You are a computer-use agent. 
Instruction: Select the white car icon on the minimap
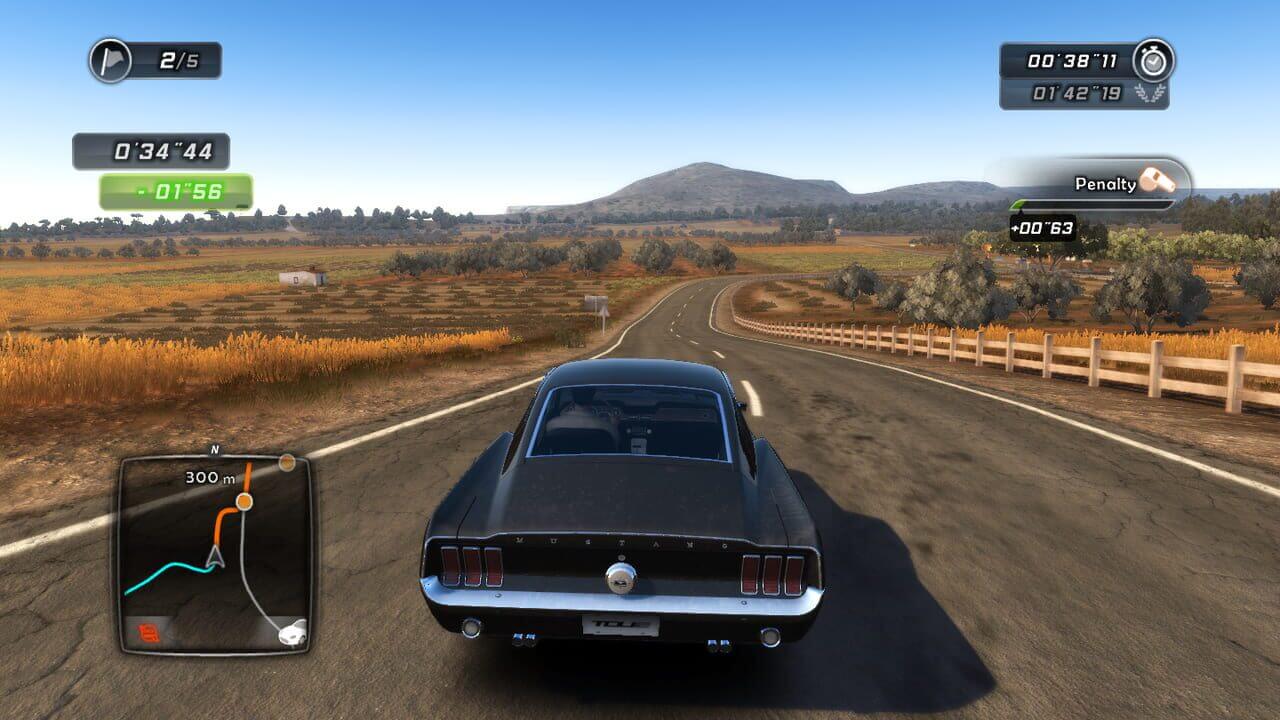click(x=292, y=631)
